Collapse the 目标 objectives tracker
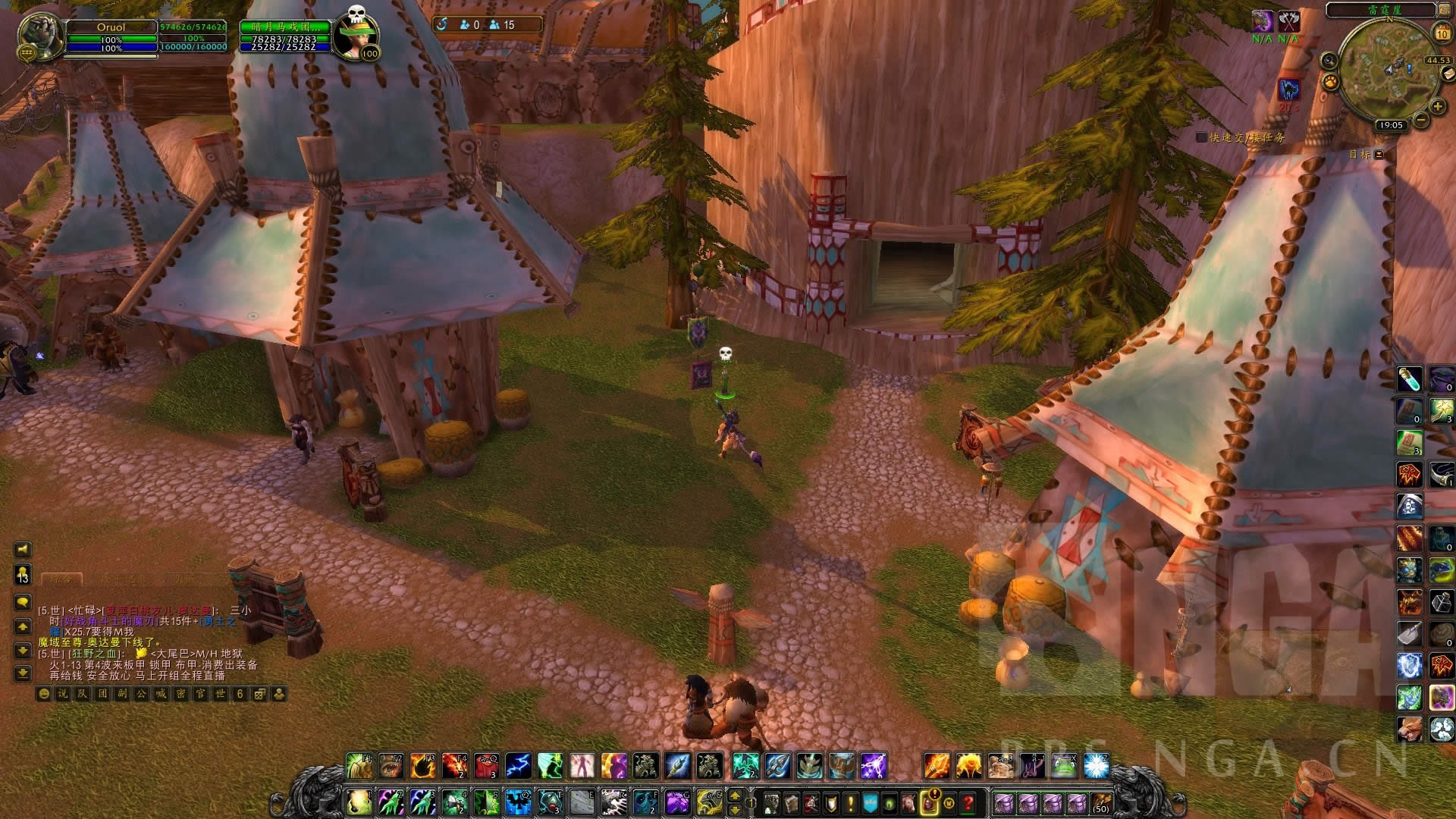Screen dimensions: 1456x819 [1379, 154]
